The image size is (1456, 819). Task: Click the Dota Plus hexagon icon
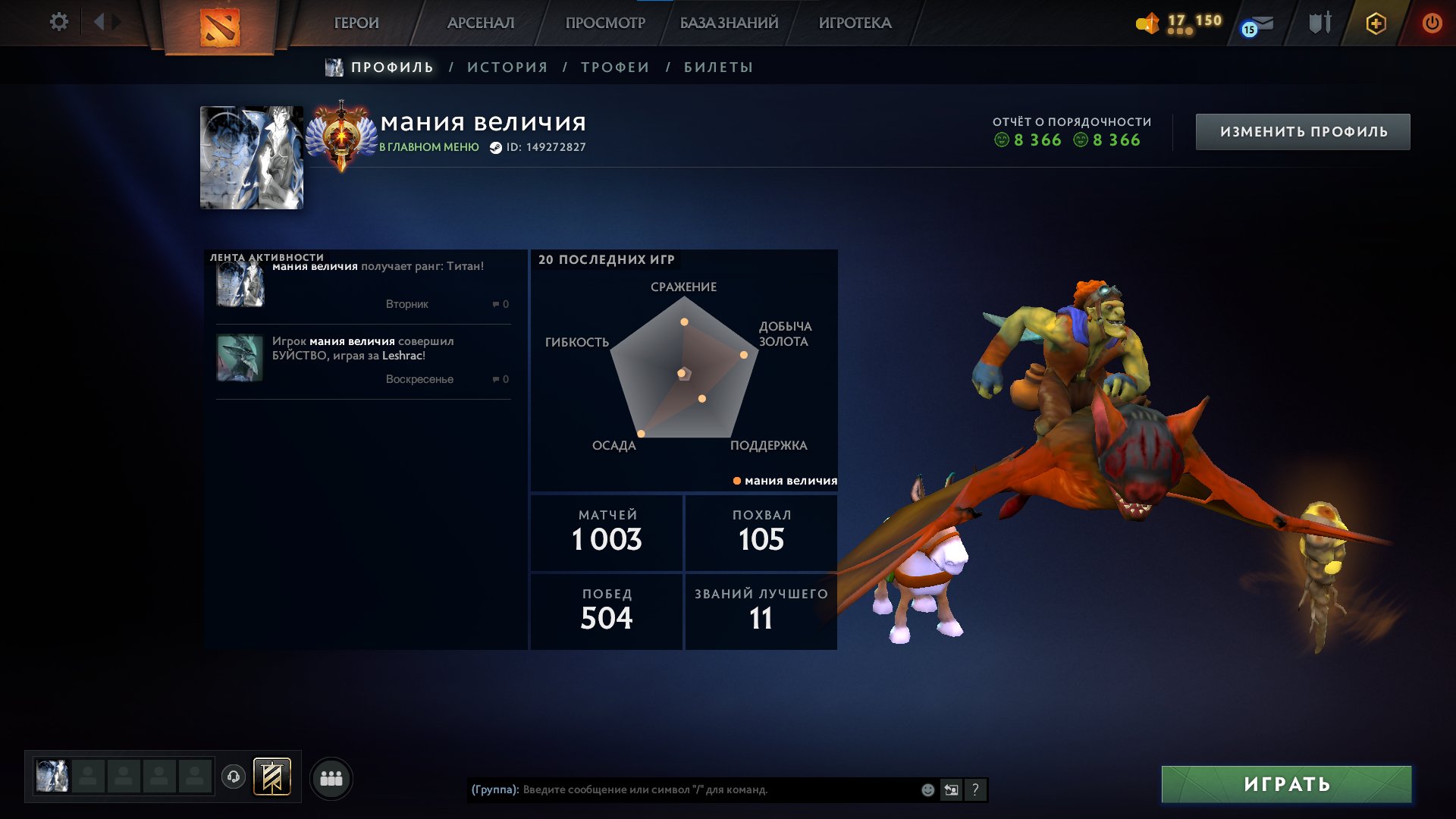[x=1376, y=23]
